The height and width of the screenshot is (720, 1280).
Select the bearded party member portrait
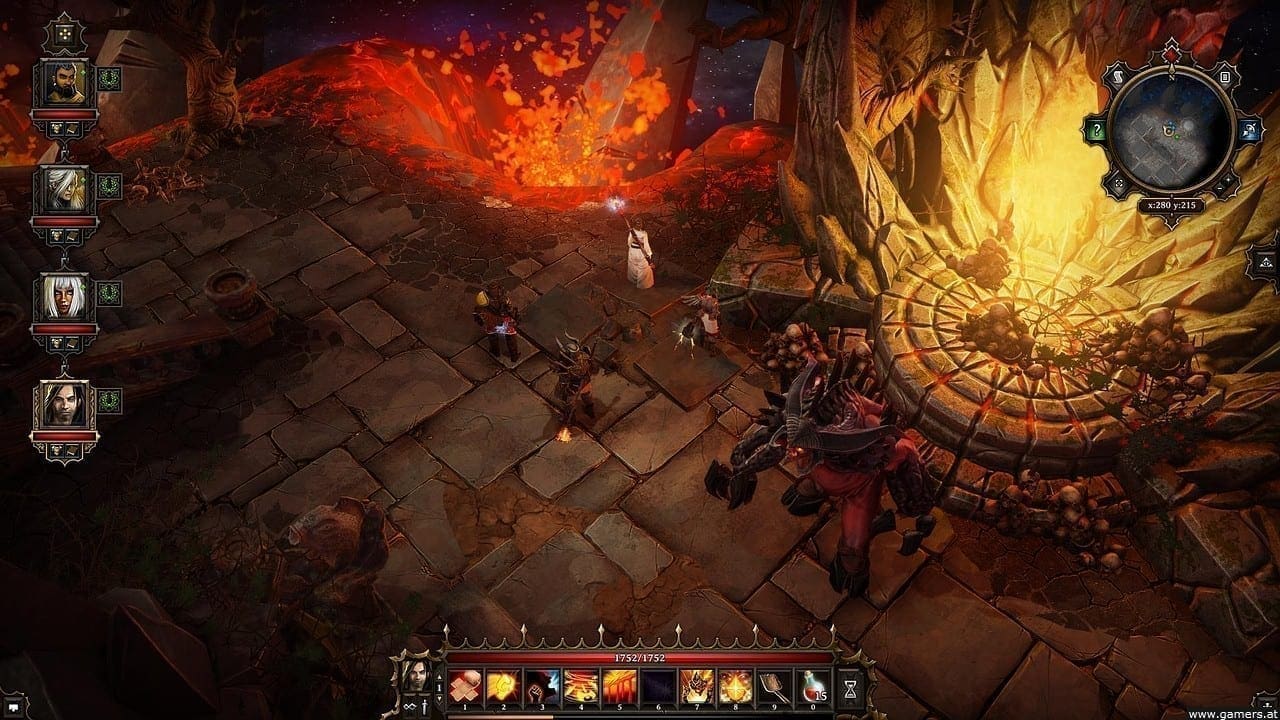(63, 83)
